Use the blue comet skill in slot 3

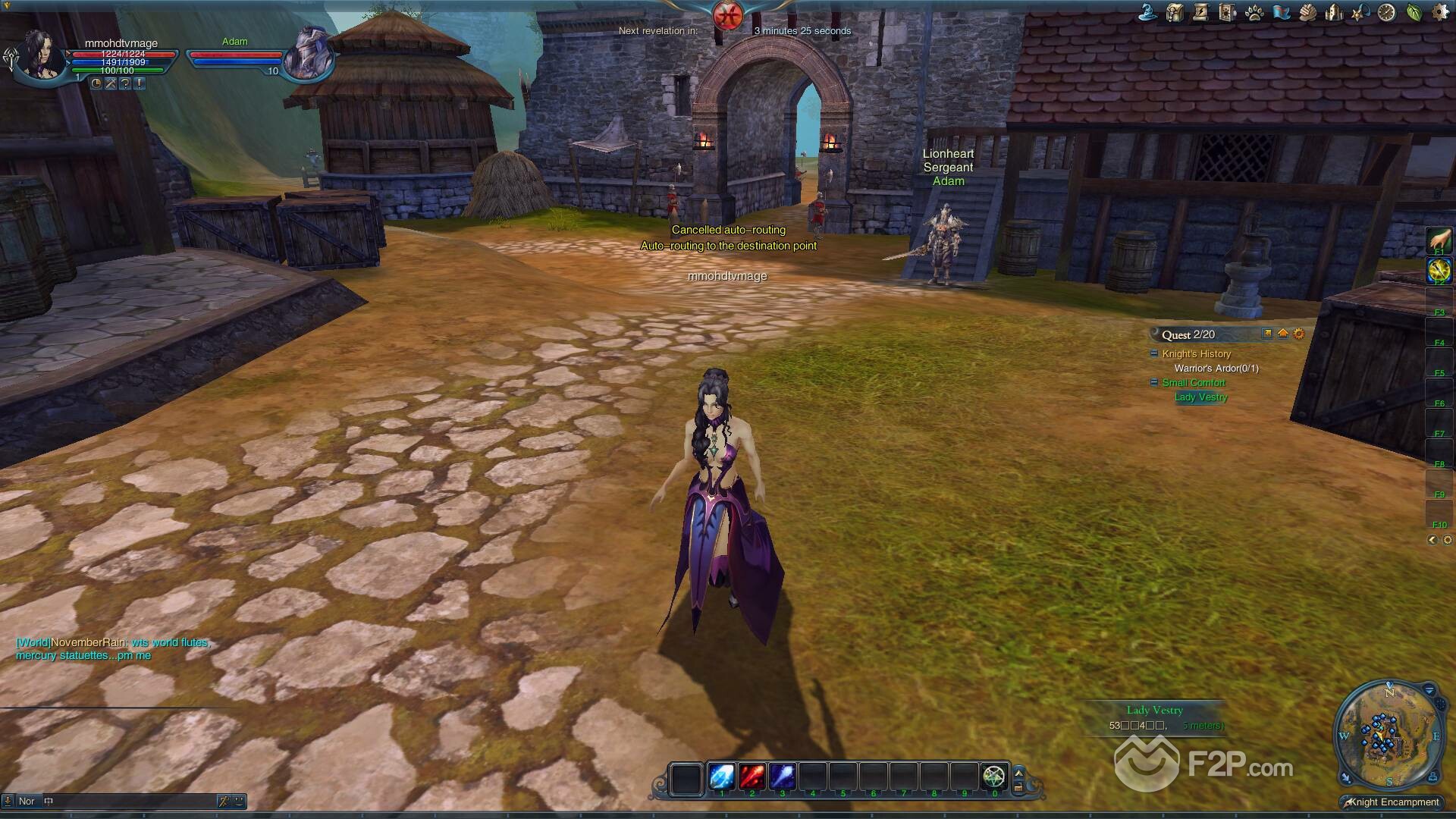click(782, 777)
